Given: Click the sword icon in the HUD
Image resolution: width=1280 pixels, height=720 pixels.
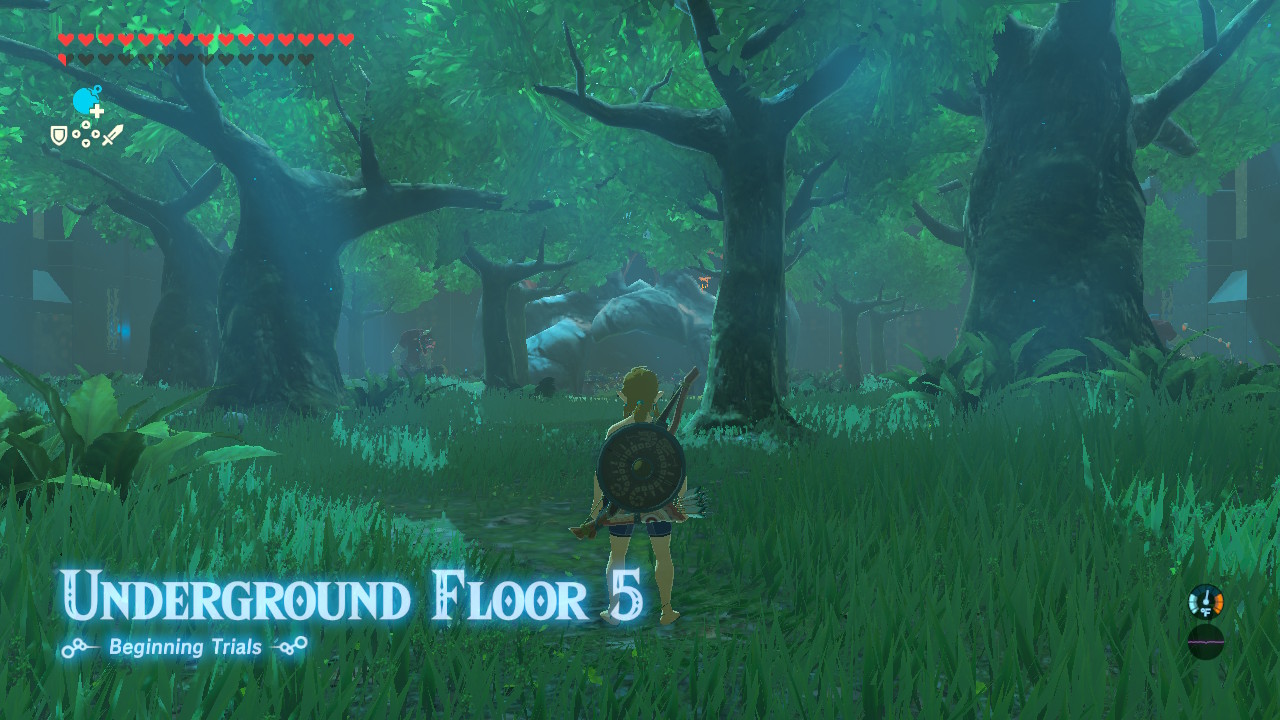Looking at the screenshot, I should coord(113,132).
